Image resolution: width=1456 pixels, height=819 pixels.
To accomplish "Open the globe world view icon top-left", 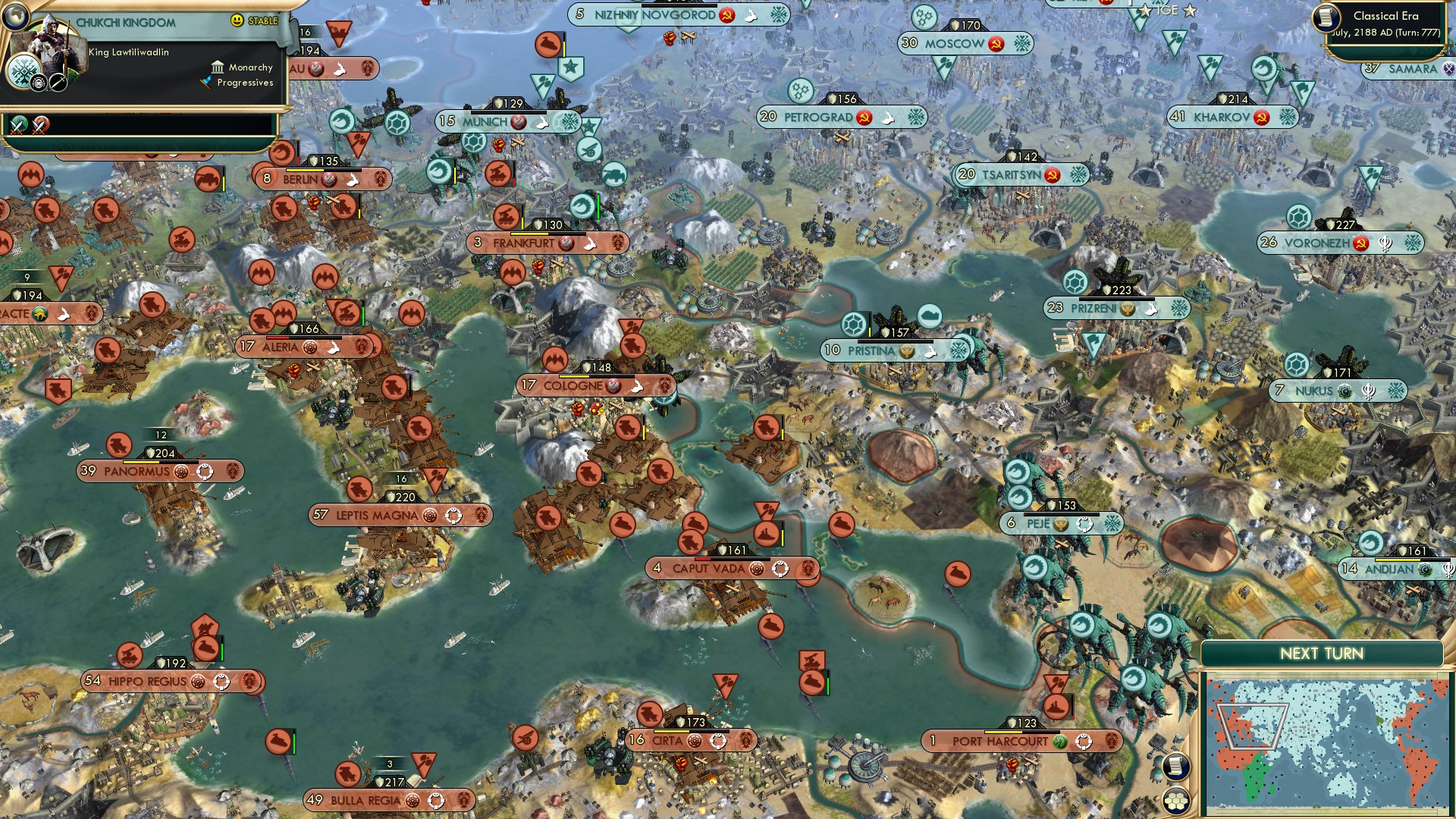I will 16,17.
